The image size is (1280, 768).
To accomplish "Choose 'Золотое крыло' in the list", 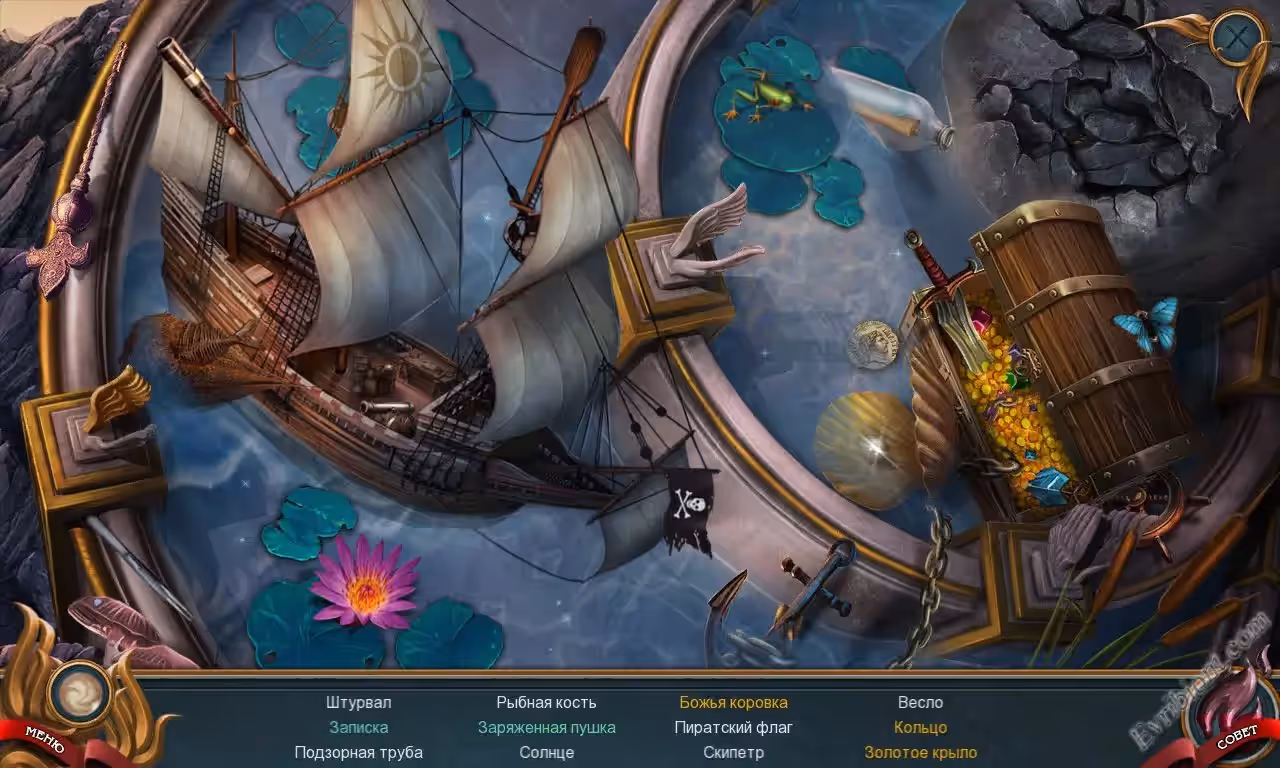I will pos(920,752).
